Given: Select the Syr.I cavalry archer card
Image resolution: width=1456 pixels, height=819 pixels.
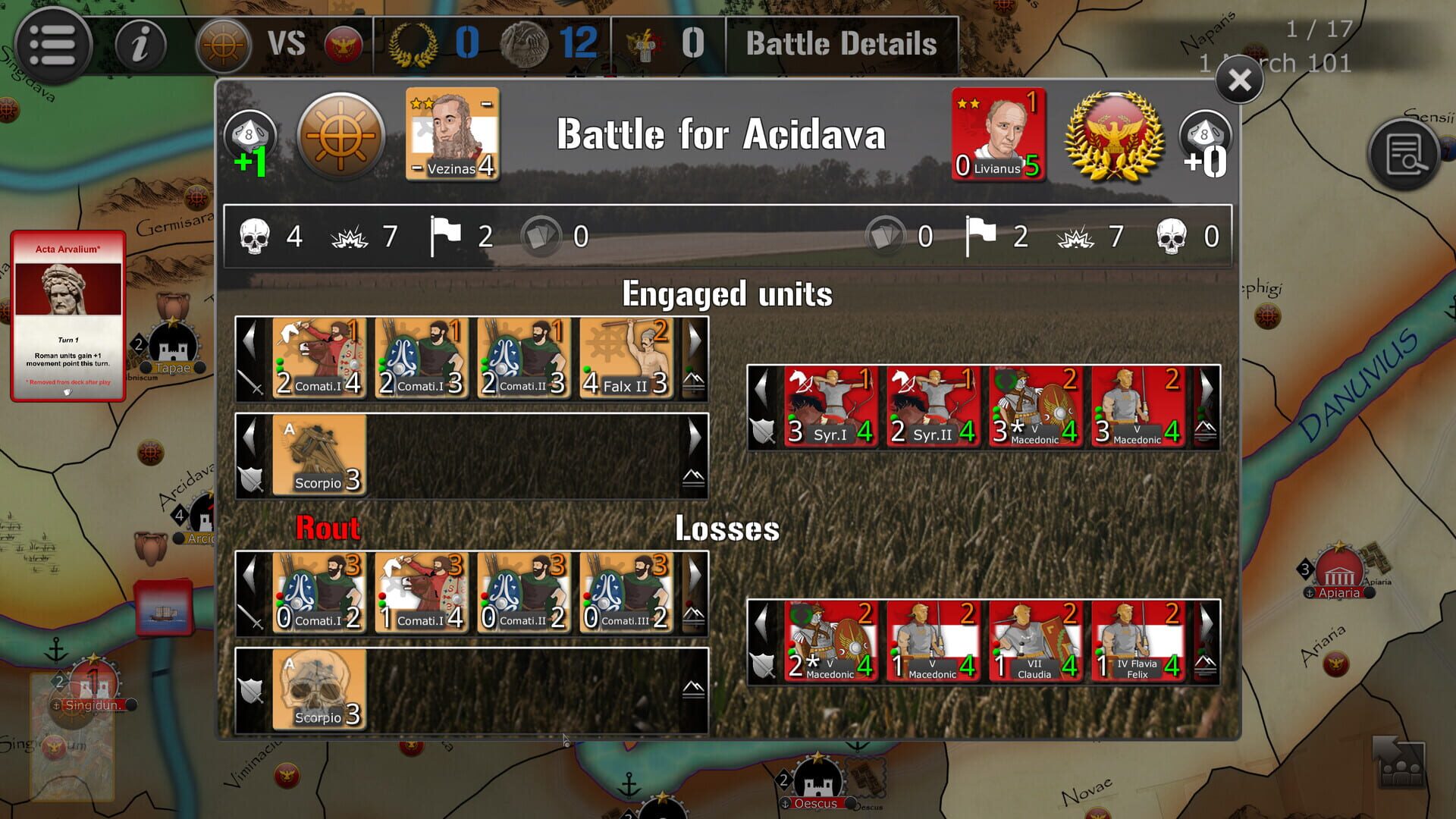Looking at the screenshot, I should pyautogui.click(x=830, y=407).
